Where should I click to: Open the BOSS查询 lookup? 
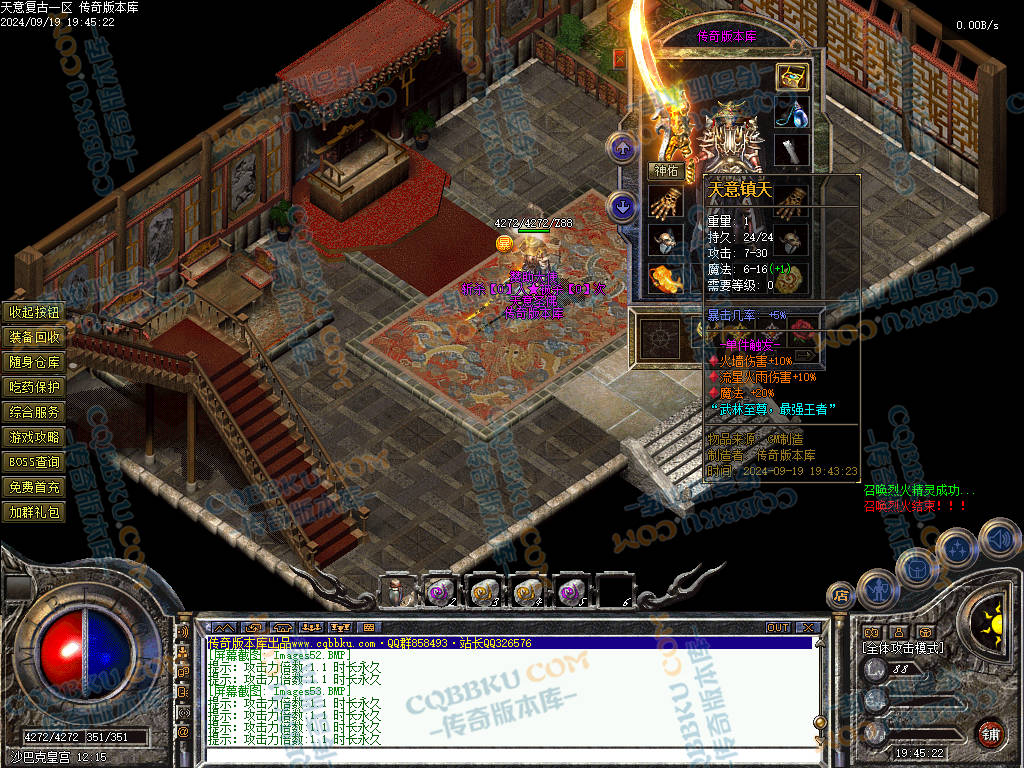pyautogui.click(x=35, y=462)
